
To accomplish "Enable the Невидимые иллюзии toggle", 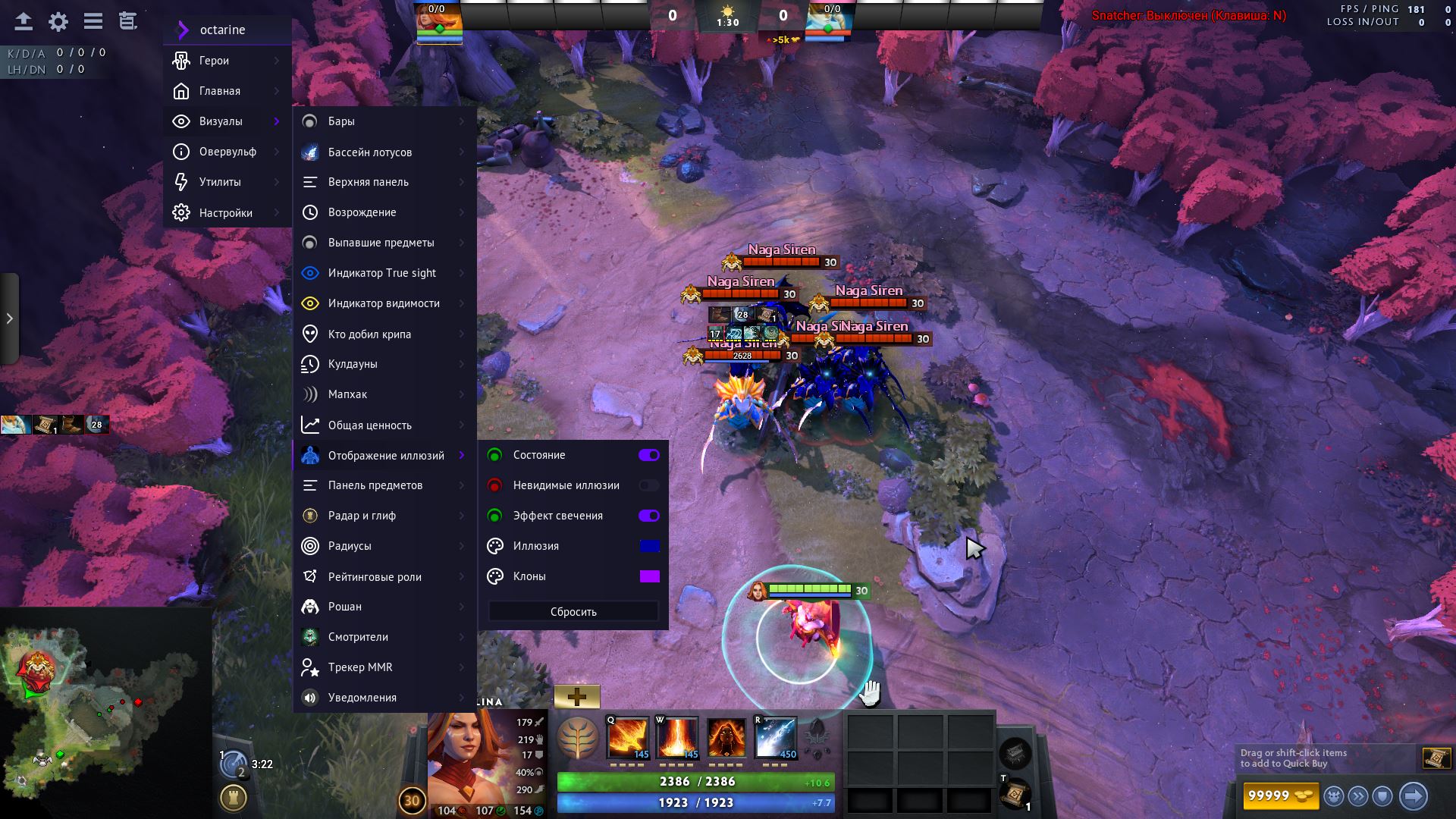I will 648,485.
